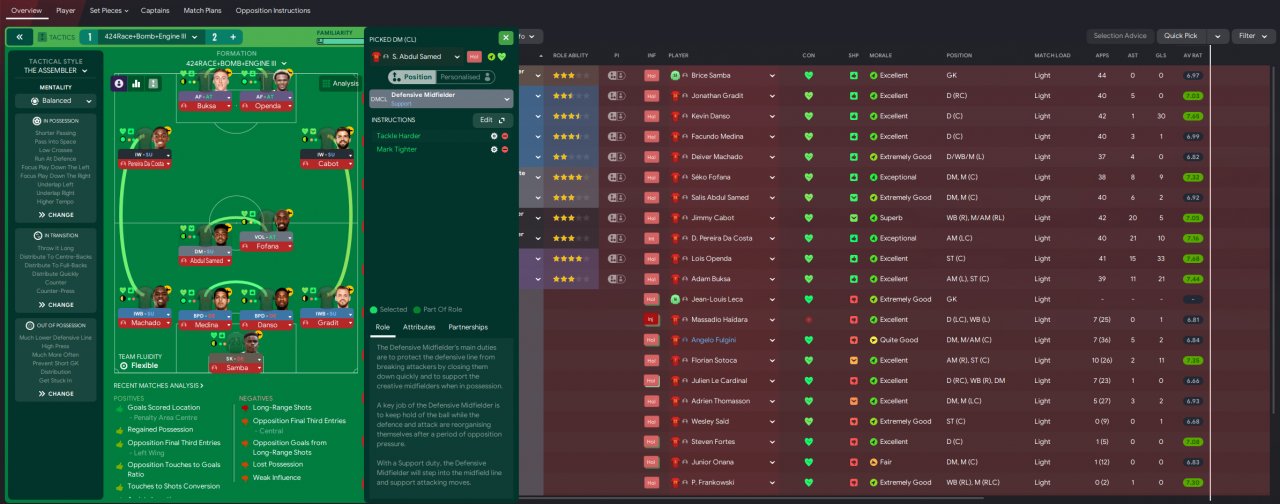
Task: Open Opposition Instructions tab
Action: [273, 10]
